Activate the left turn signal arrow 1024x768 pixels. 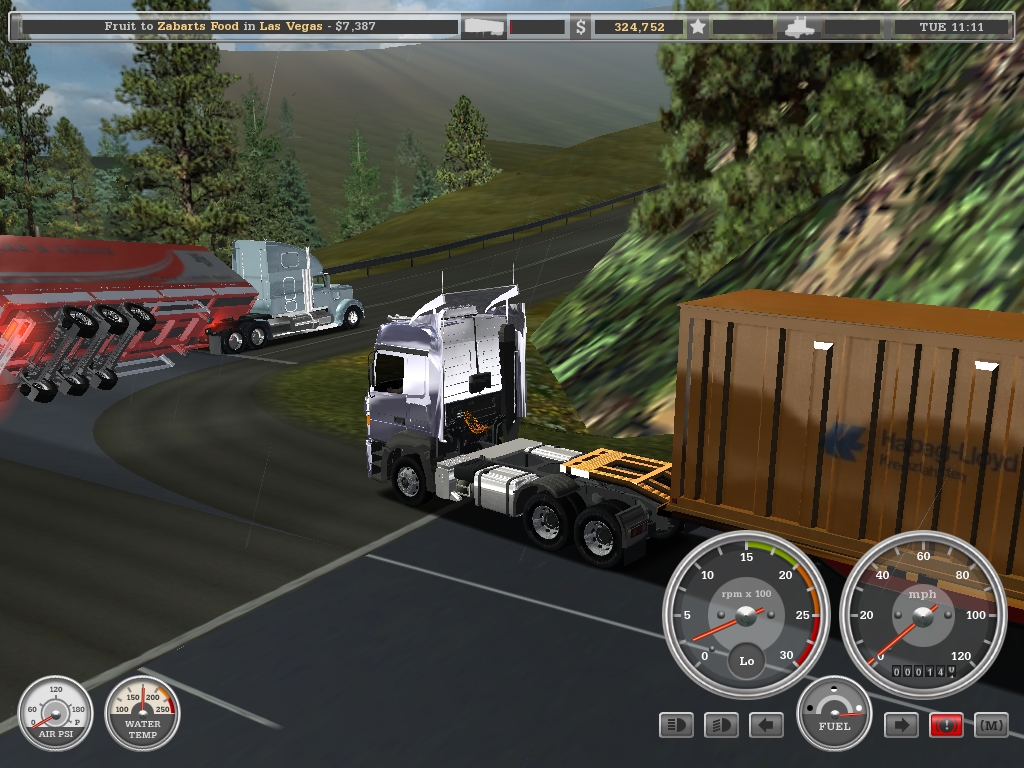766,725
